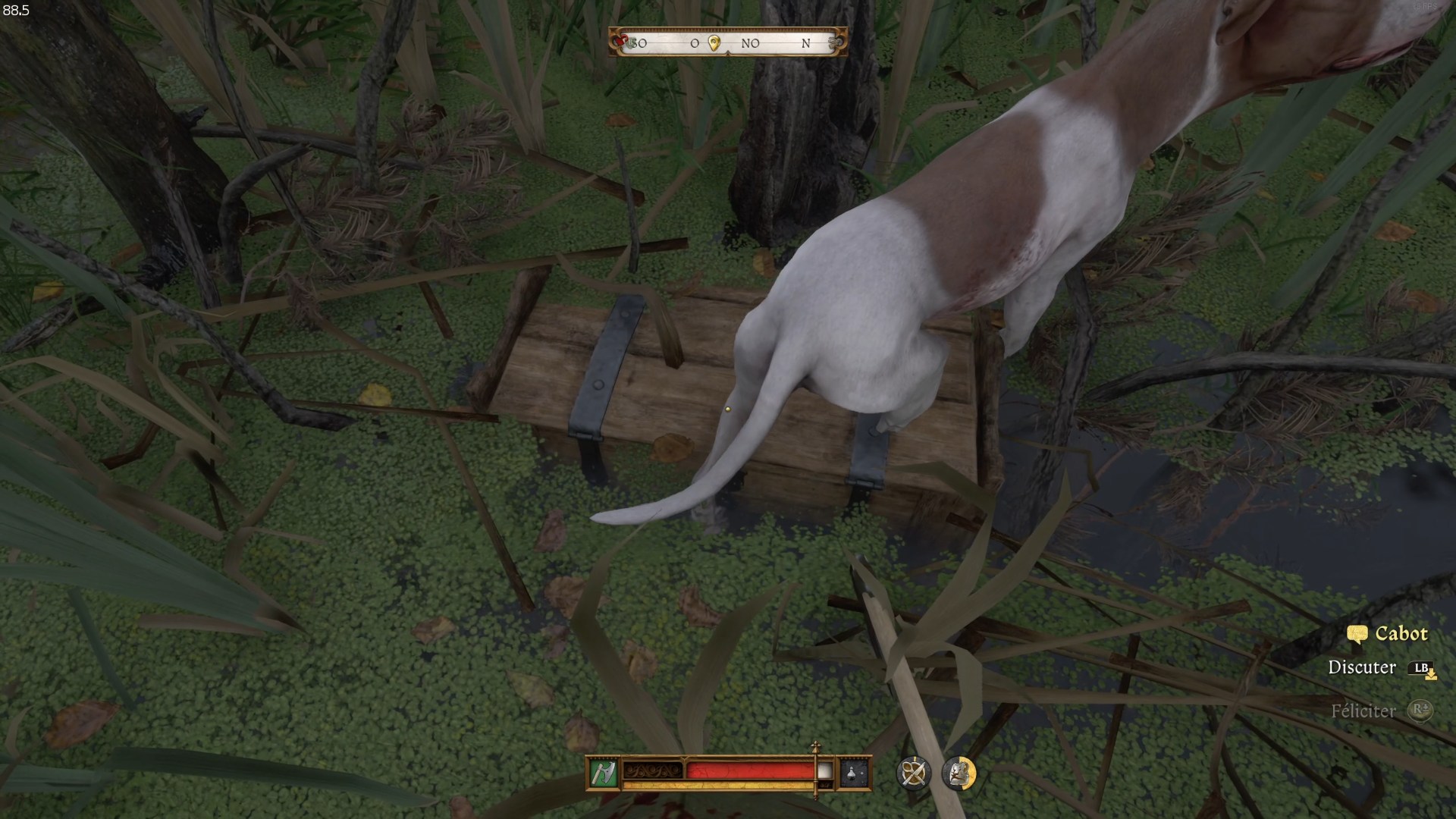The width and height of the screenshot is (1456, 819).
Task: Click Discuter to talk to Cabot
Action: click(1361, 668)
